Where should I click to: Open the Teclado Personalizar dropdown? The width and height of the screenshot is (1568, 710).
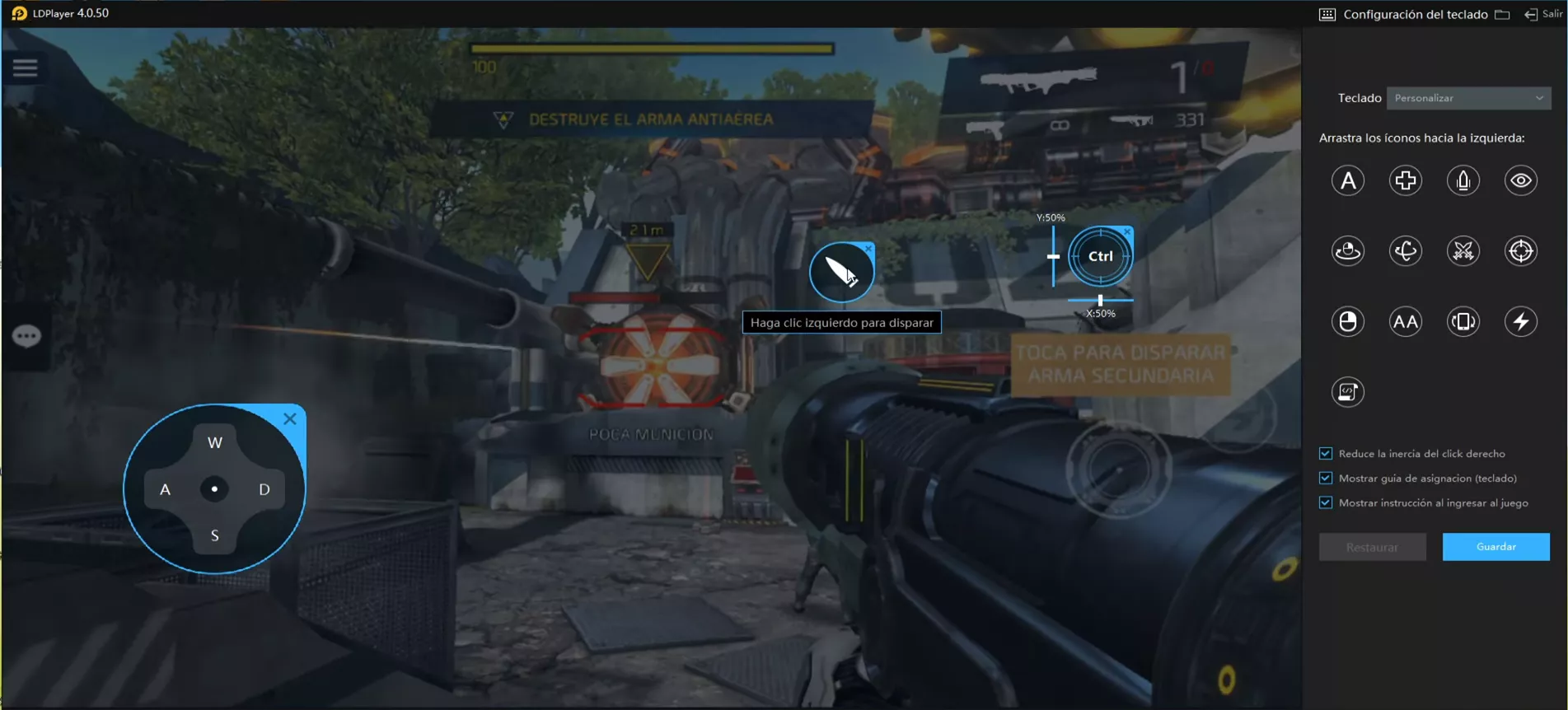[x=1468, y=98]
